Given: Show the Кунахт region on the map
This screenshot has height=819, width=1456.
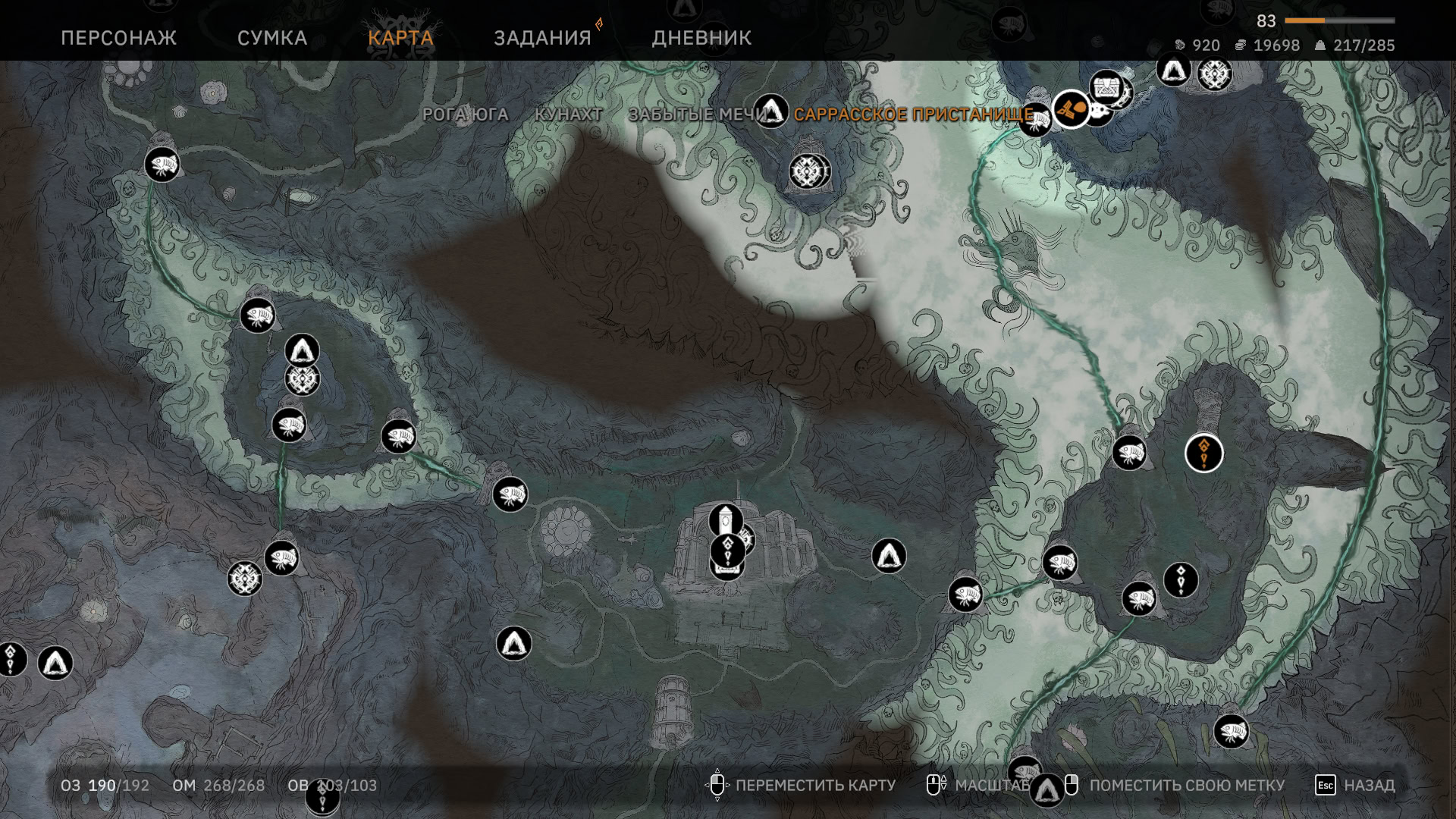Looking at the screenshot, I should [568, 115].
